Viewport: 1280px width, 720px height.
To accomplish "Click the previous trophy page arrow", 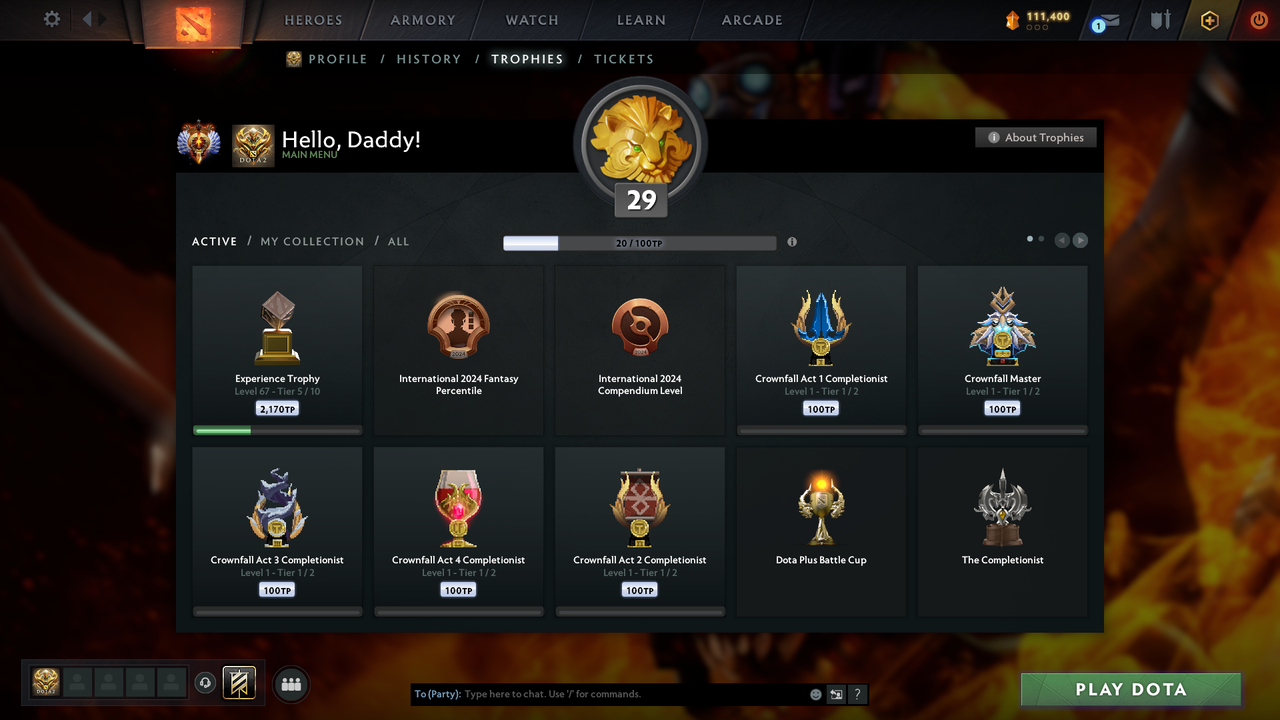I will 1061,240.
